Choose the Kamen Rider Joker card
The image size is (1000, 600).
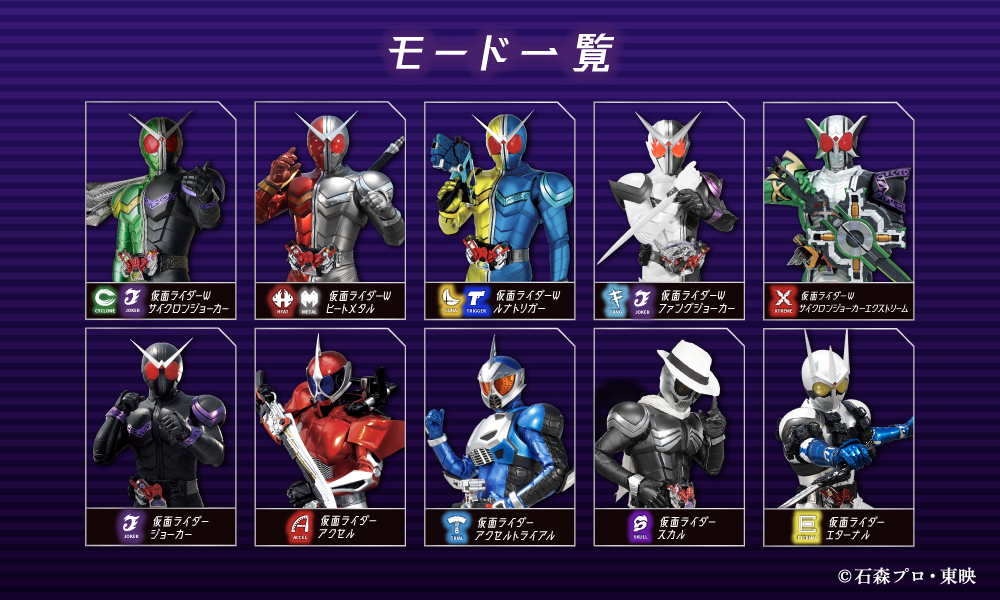click(161, 437)
